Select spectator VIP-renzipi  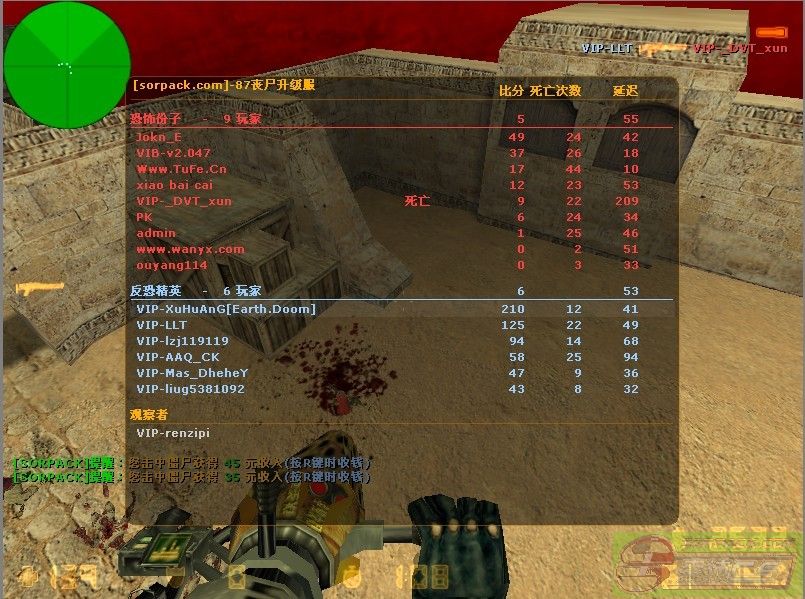173,433
